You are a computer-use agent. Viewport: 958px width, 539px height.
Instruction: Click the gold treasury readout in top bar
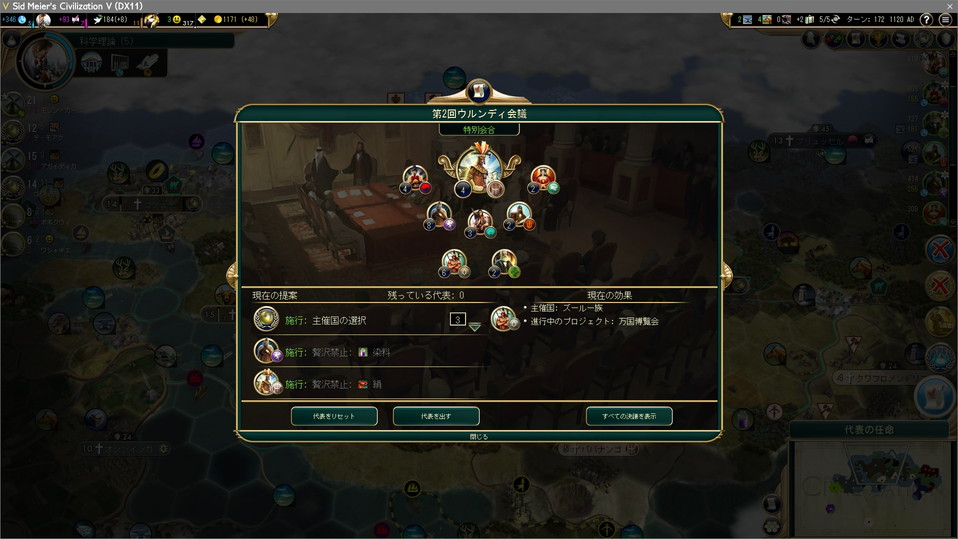click(x=235, y=20)
